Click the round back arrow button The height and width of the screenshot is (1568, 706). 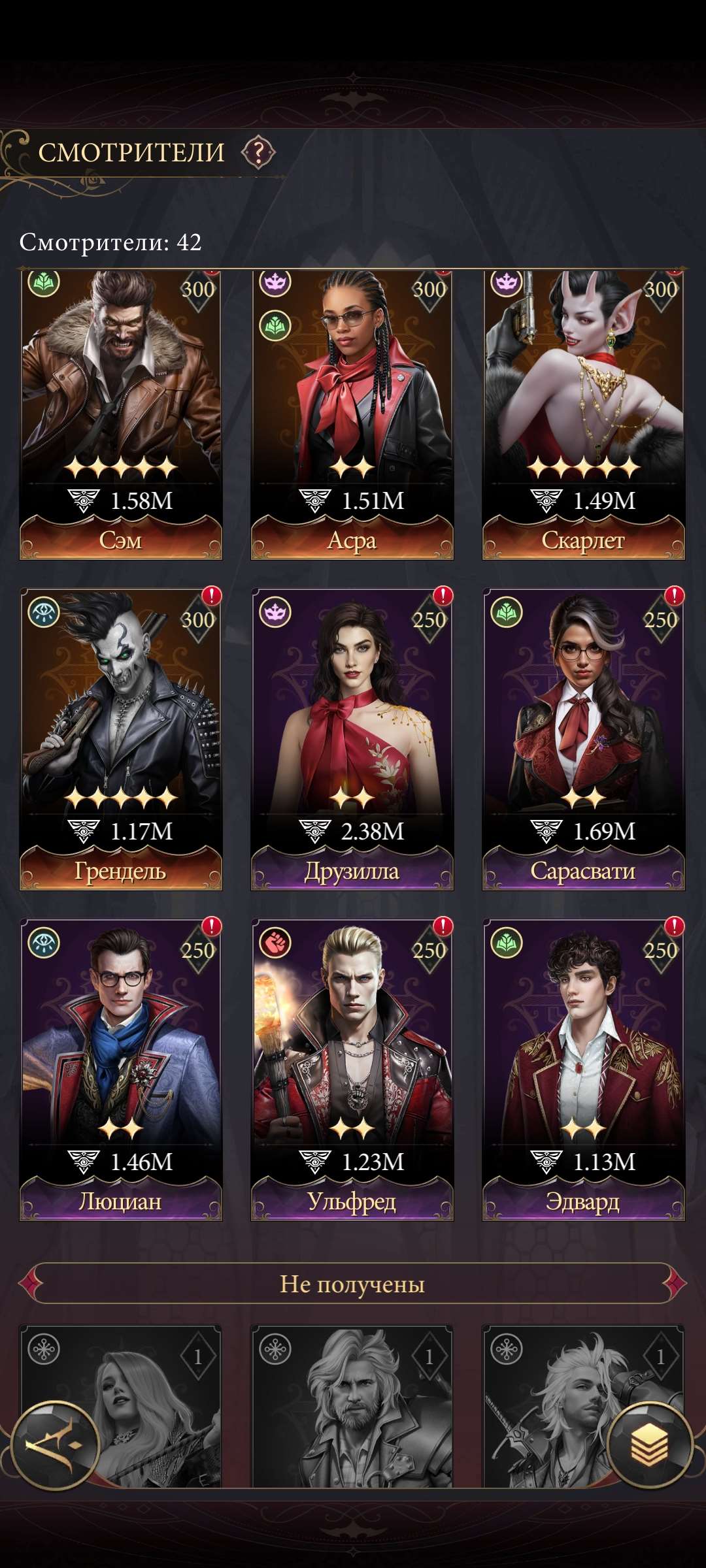click(x=56, y=1445)
